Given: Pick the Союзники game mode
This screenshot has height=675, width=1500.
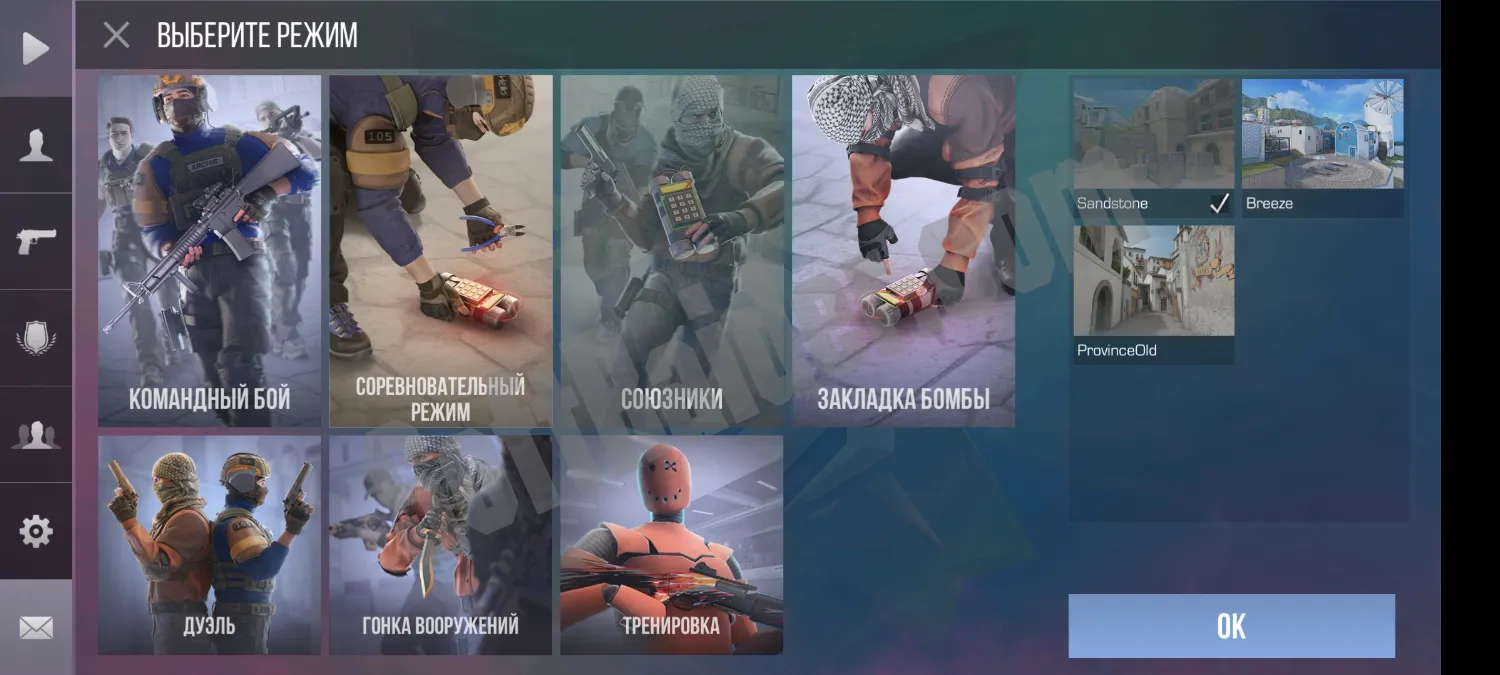Looking at the screenshot, I should [x=671, y=250].
